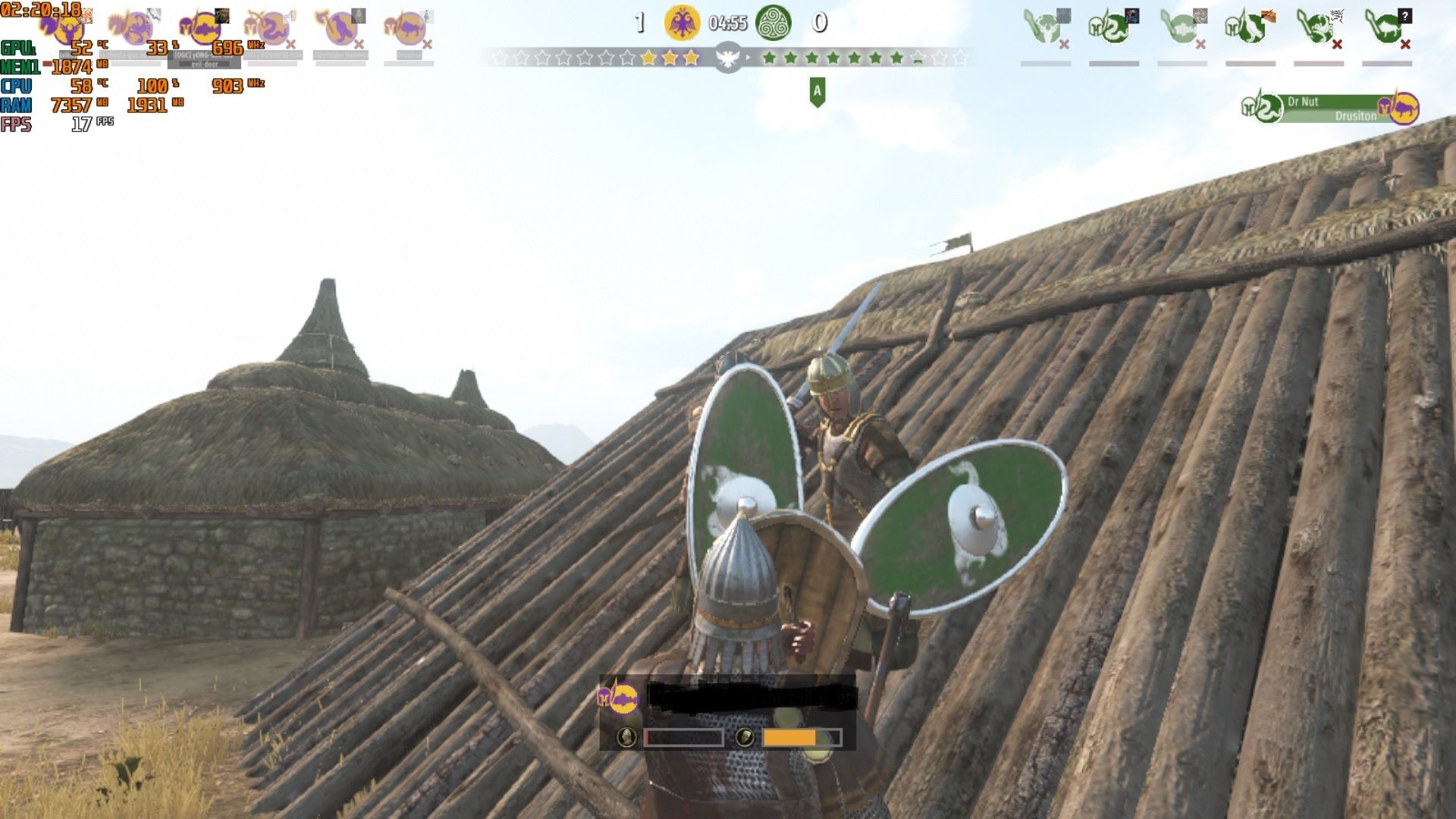
Task: Click the white eagle morale icon
Action: click(728, 58)
